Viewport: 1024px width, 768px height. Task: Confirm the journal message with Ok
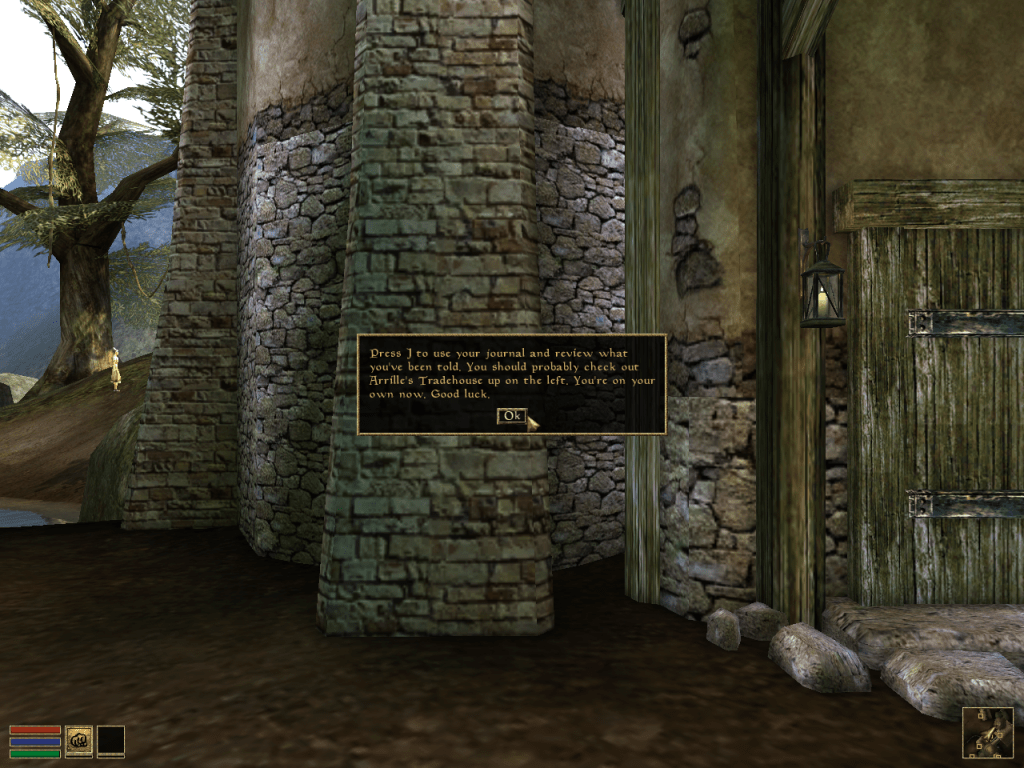pos(511,415)
